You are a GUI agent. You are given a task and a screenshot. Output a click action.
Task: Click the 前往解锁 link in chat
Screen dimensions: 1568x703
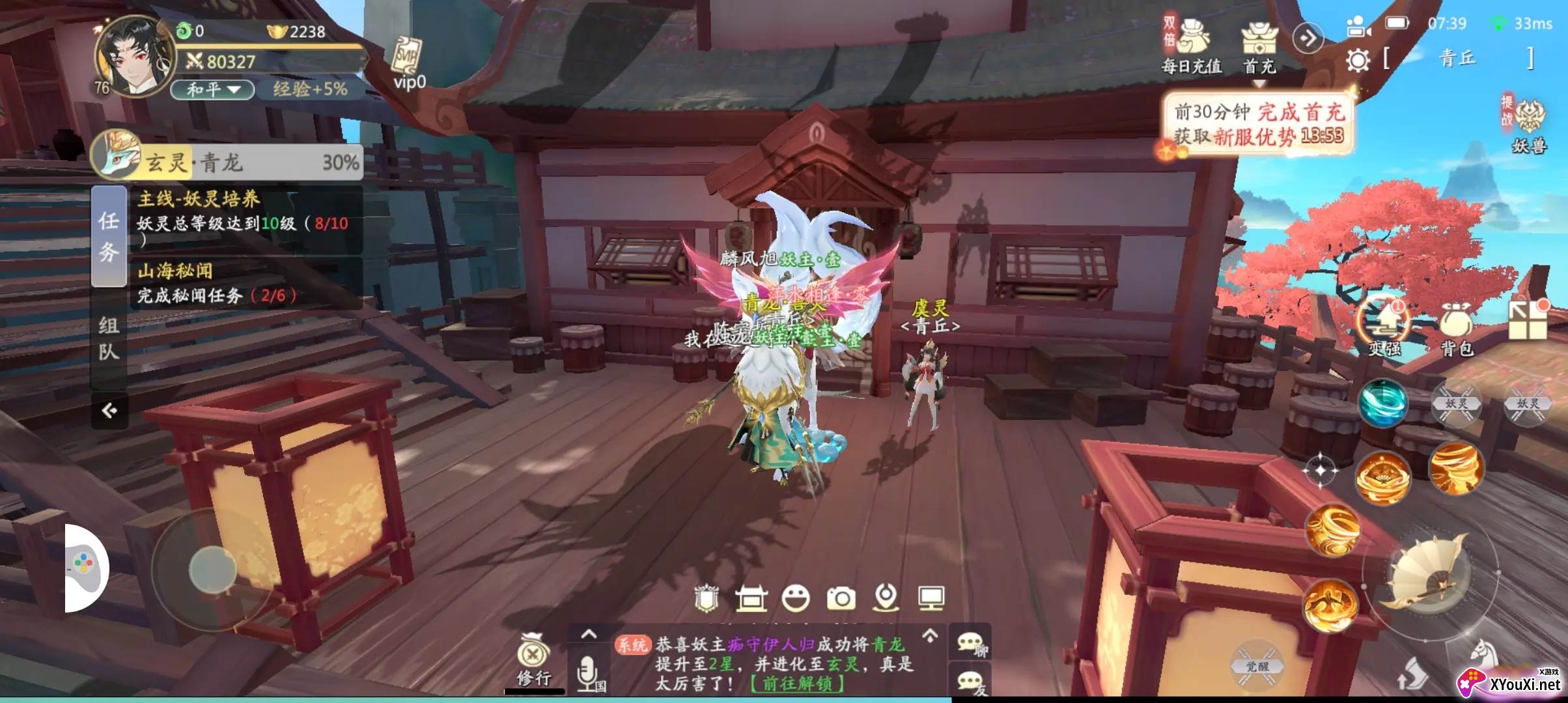pos(797,683)
